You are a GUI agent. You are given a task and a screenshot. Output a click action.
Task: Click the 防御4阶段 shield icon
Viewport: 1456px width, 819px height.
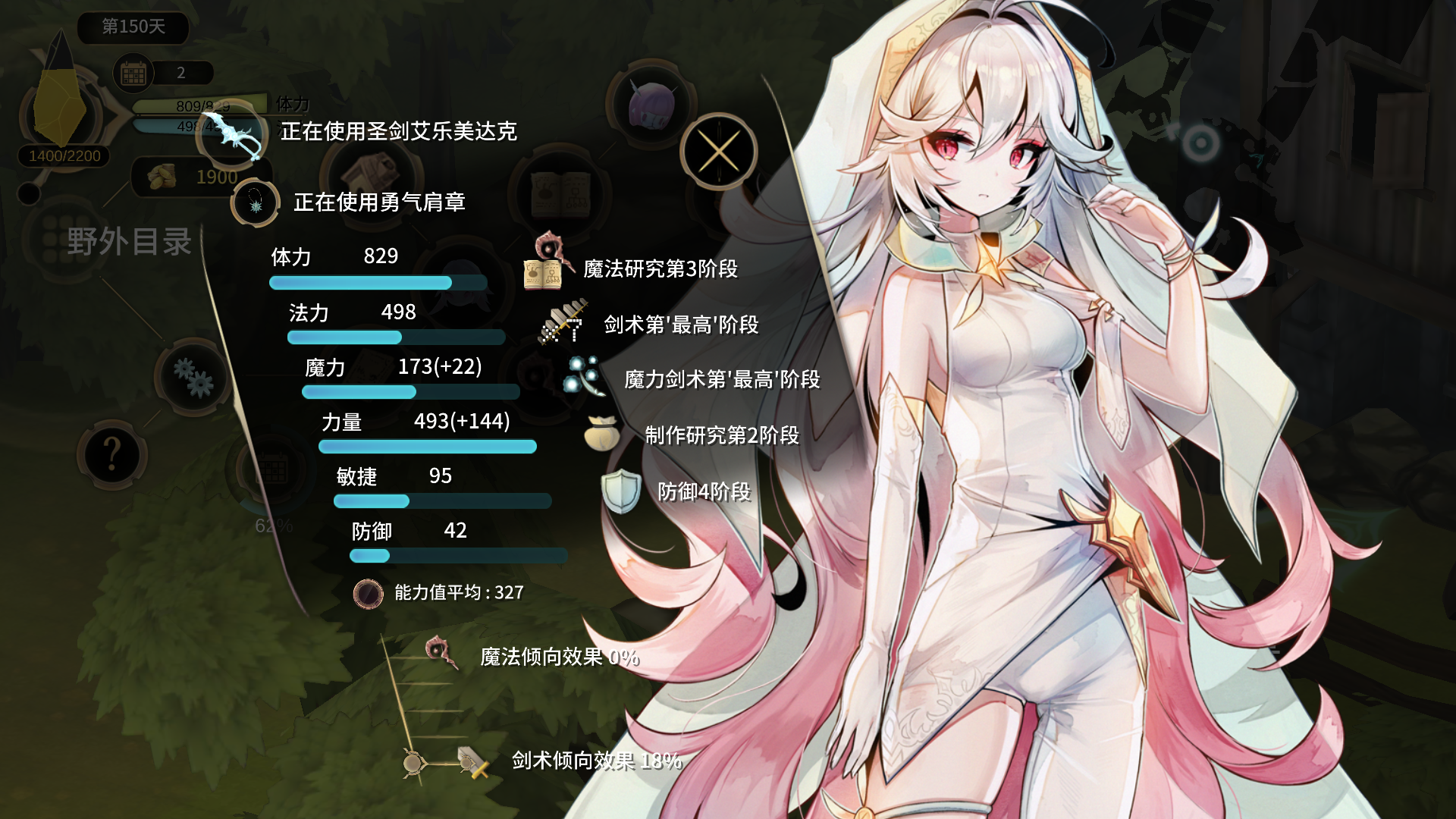pos(622,491)
